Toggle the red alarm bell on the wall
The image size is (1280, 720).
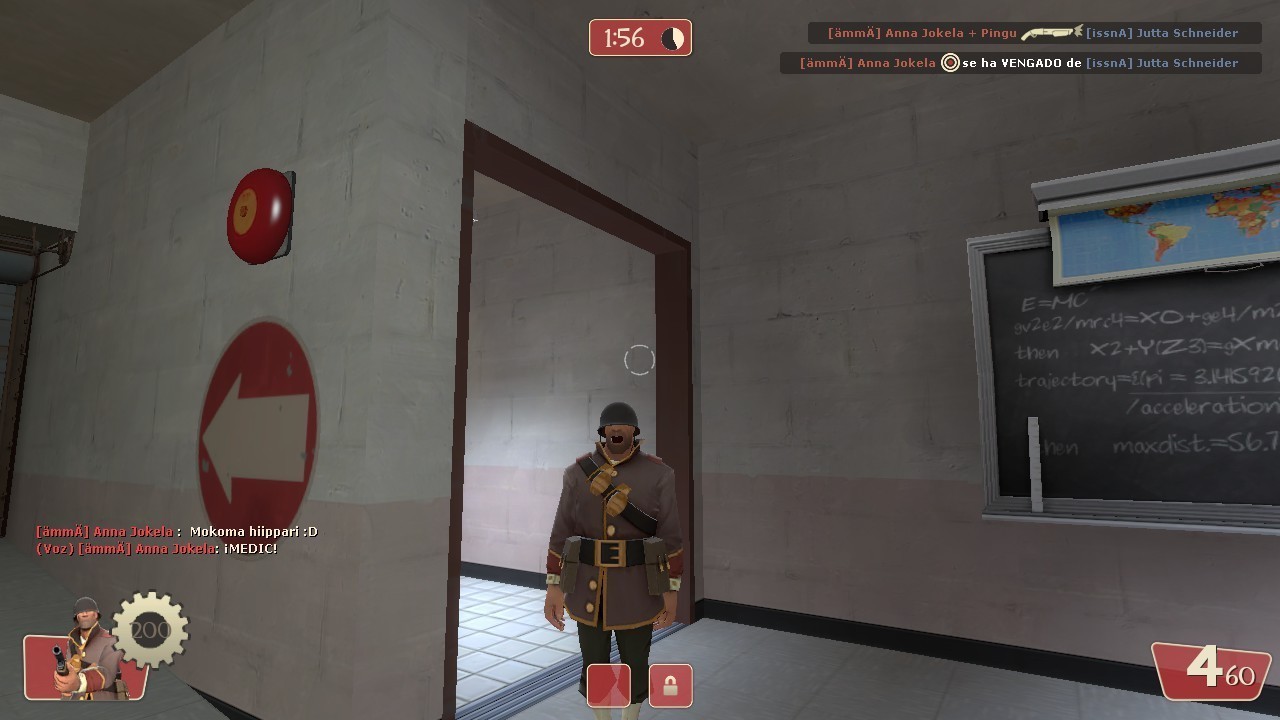coord(258,215)
